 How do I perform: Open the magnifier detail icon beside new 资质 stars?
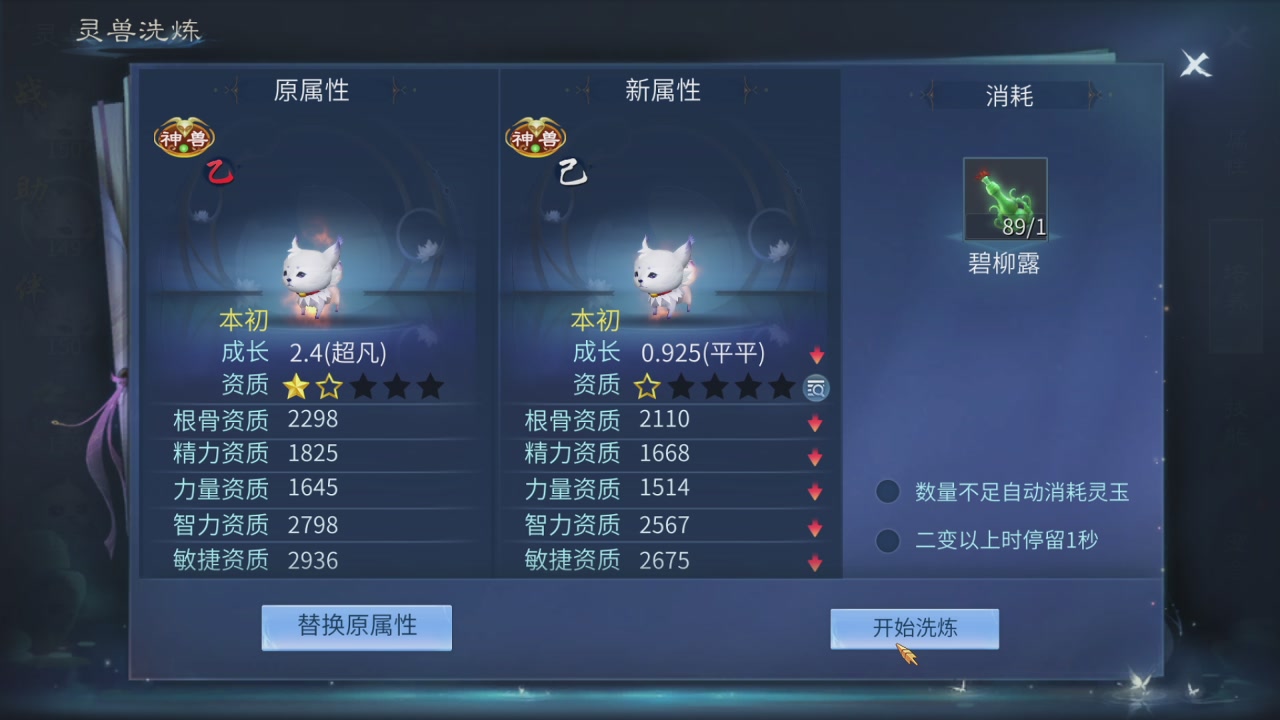click(815, 388)
